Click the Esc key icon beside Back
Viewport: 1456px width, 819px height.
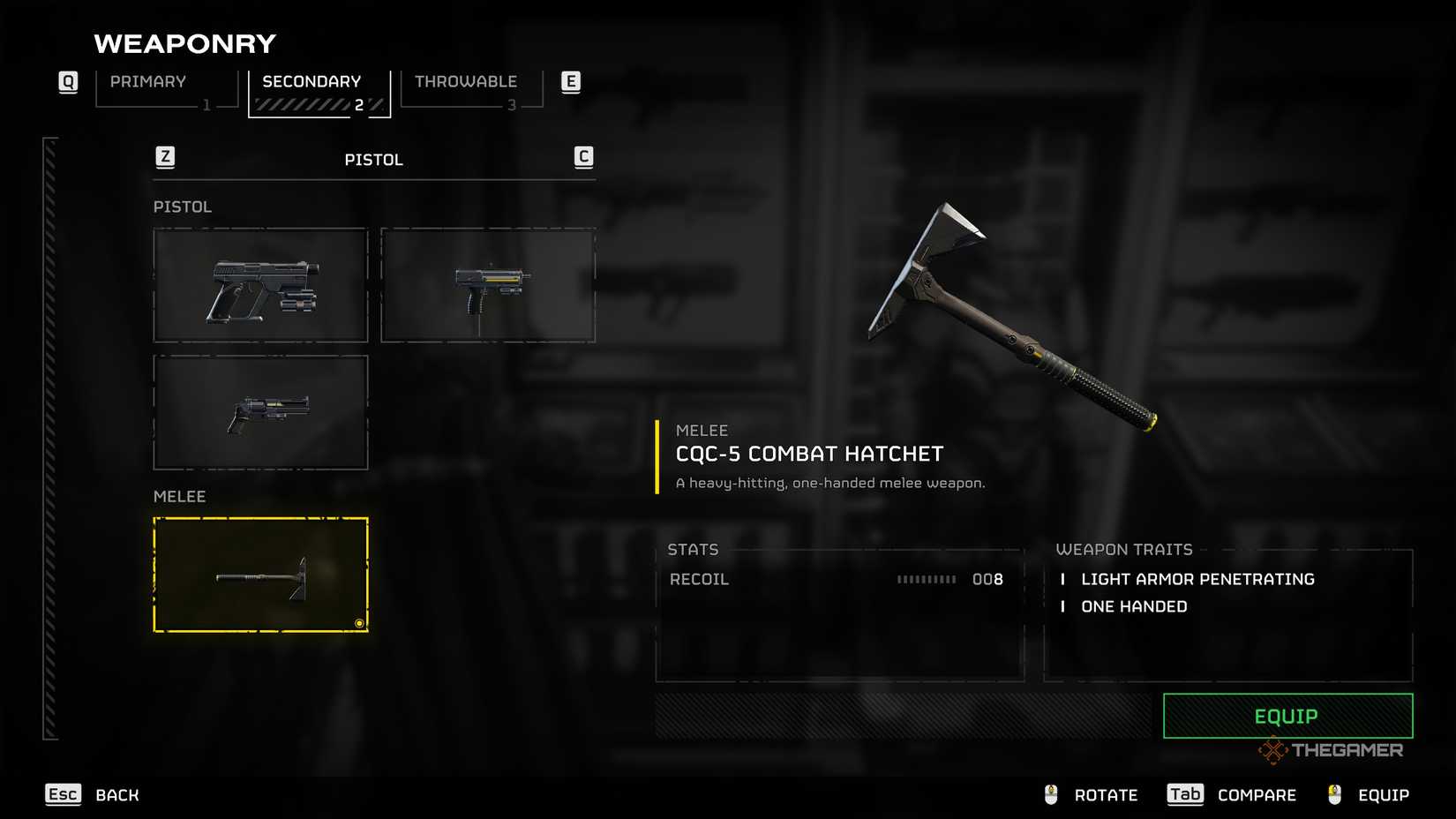[x=62, y=794]
